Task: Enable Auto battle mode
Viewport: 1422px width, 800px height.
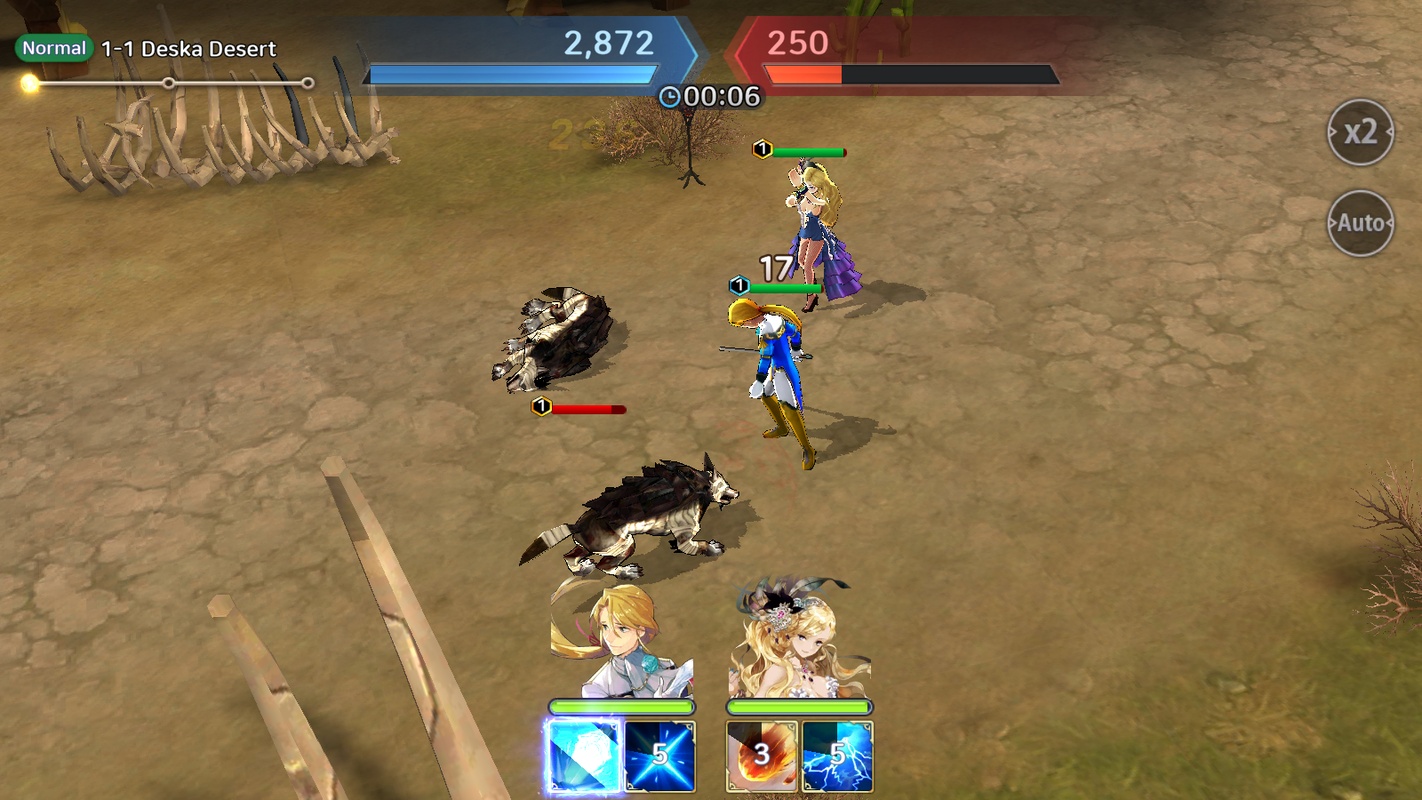Action: coord(1360,223)
